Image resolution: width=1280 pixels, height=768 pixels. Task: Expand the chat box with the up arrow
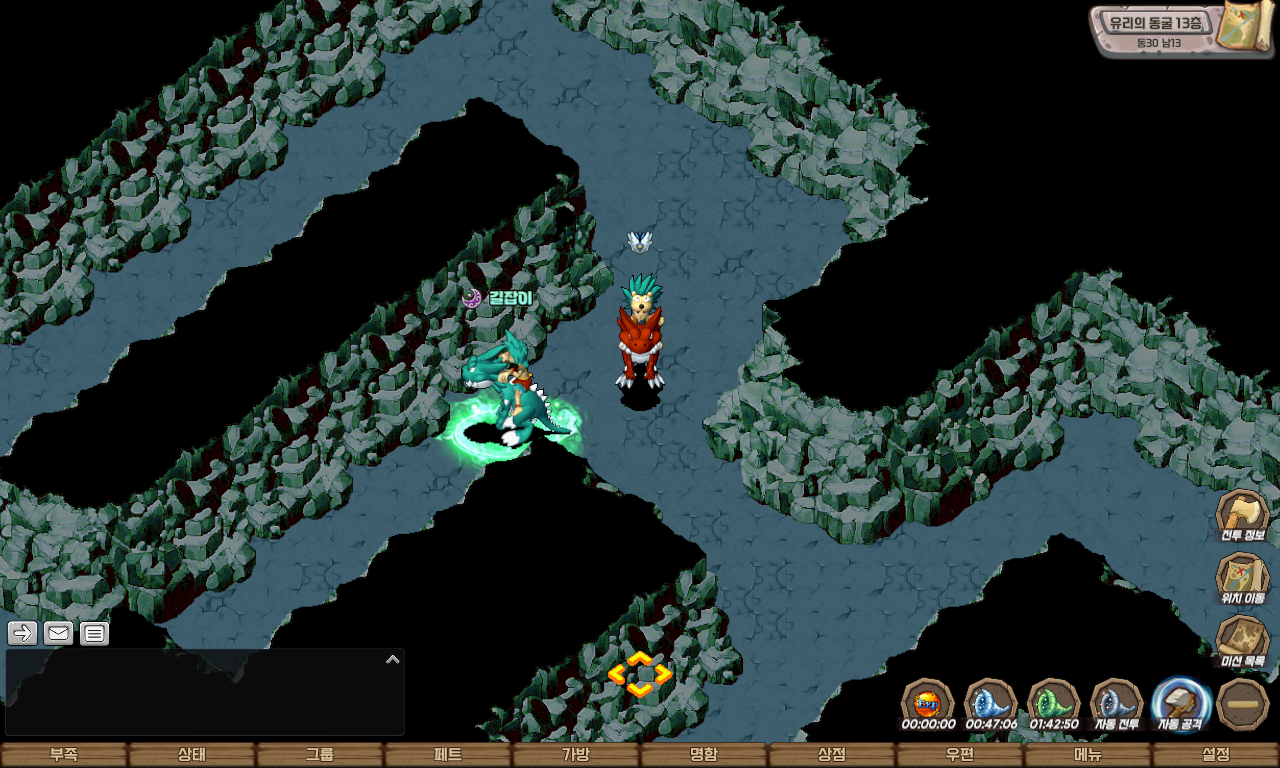(392, 660)
